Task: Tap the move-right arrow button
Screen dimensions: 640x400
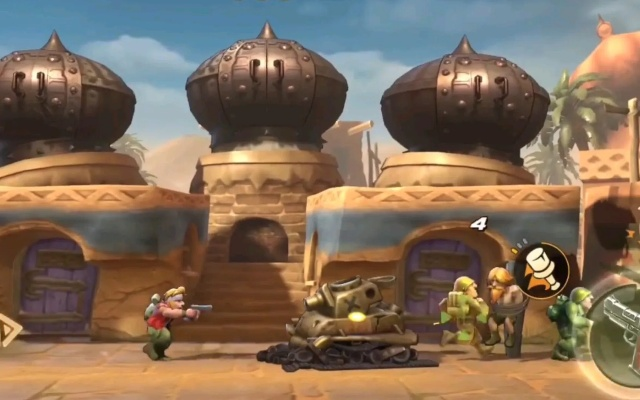Action: click(8, 331)
